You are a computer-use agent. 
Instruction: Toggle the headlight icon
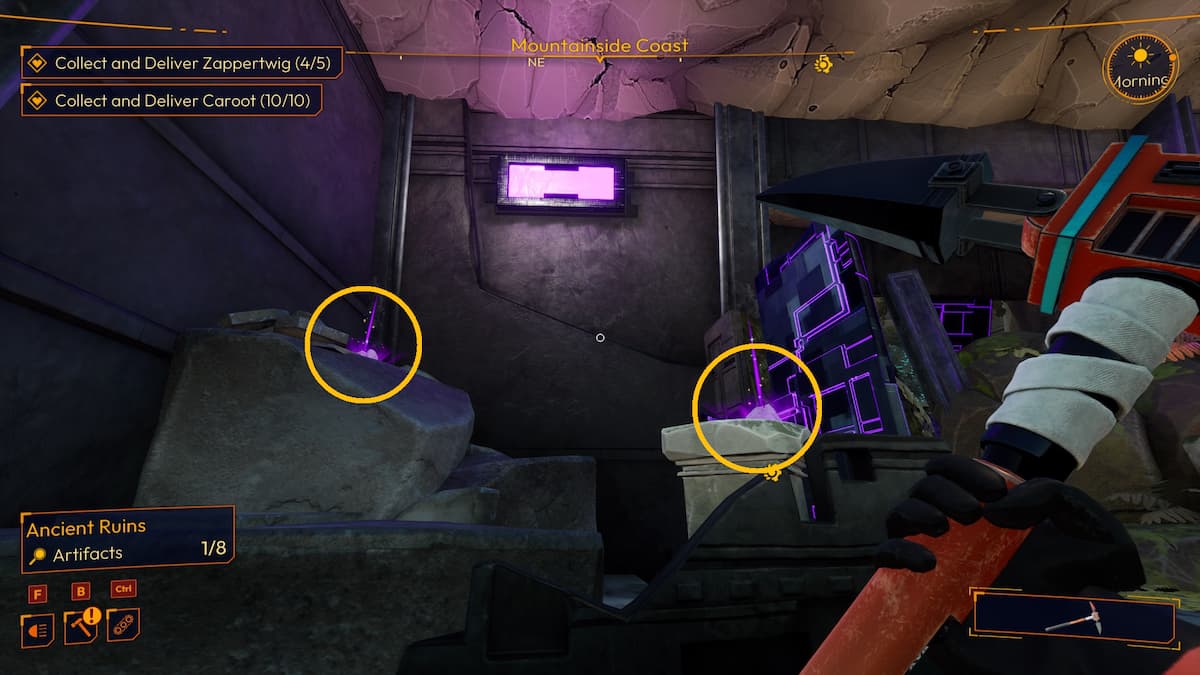tap(39, 627)
